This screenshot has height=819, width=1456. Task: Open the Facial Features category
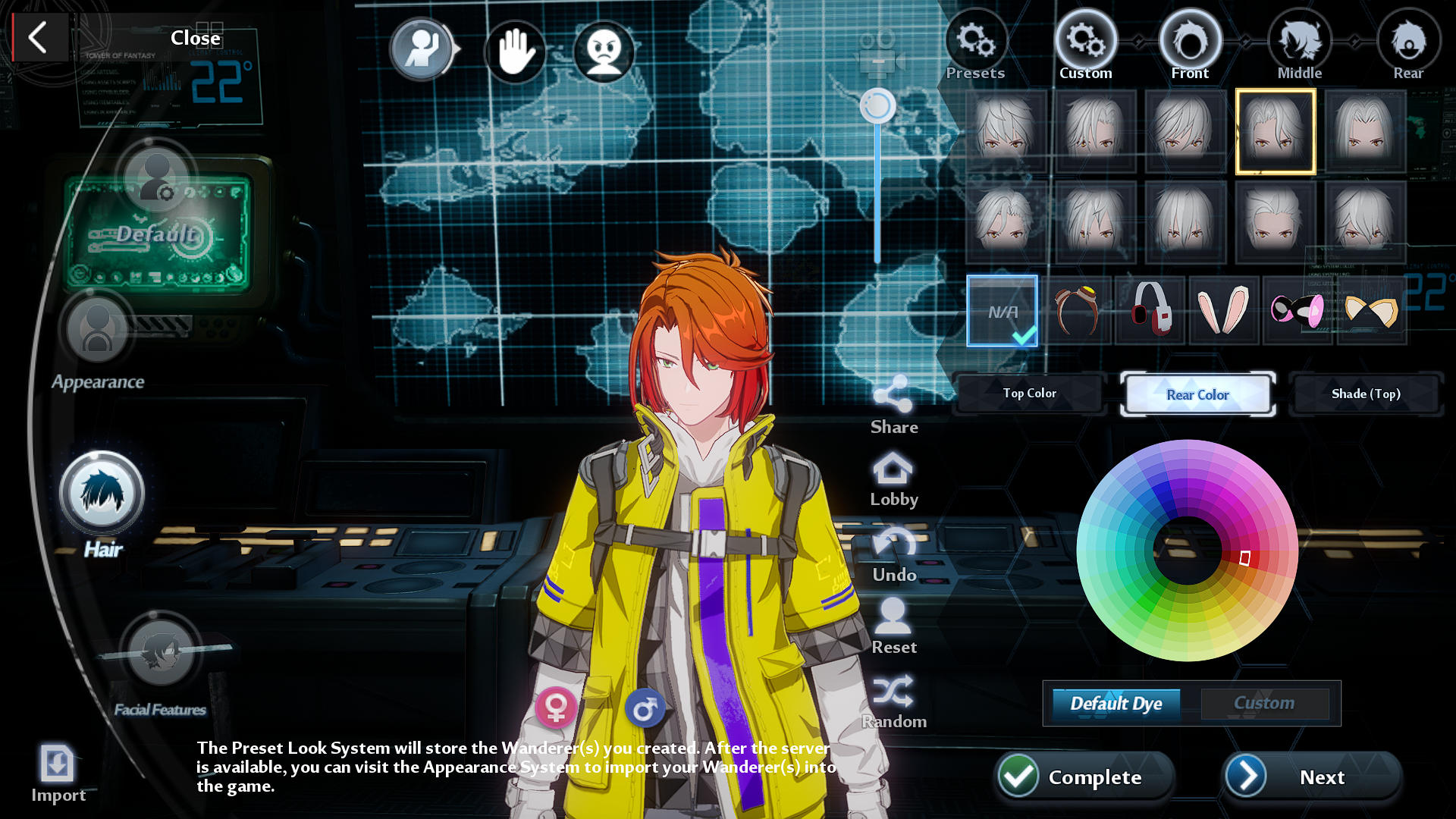point(160,652)
